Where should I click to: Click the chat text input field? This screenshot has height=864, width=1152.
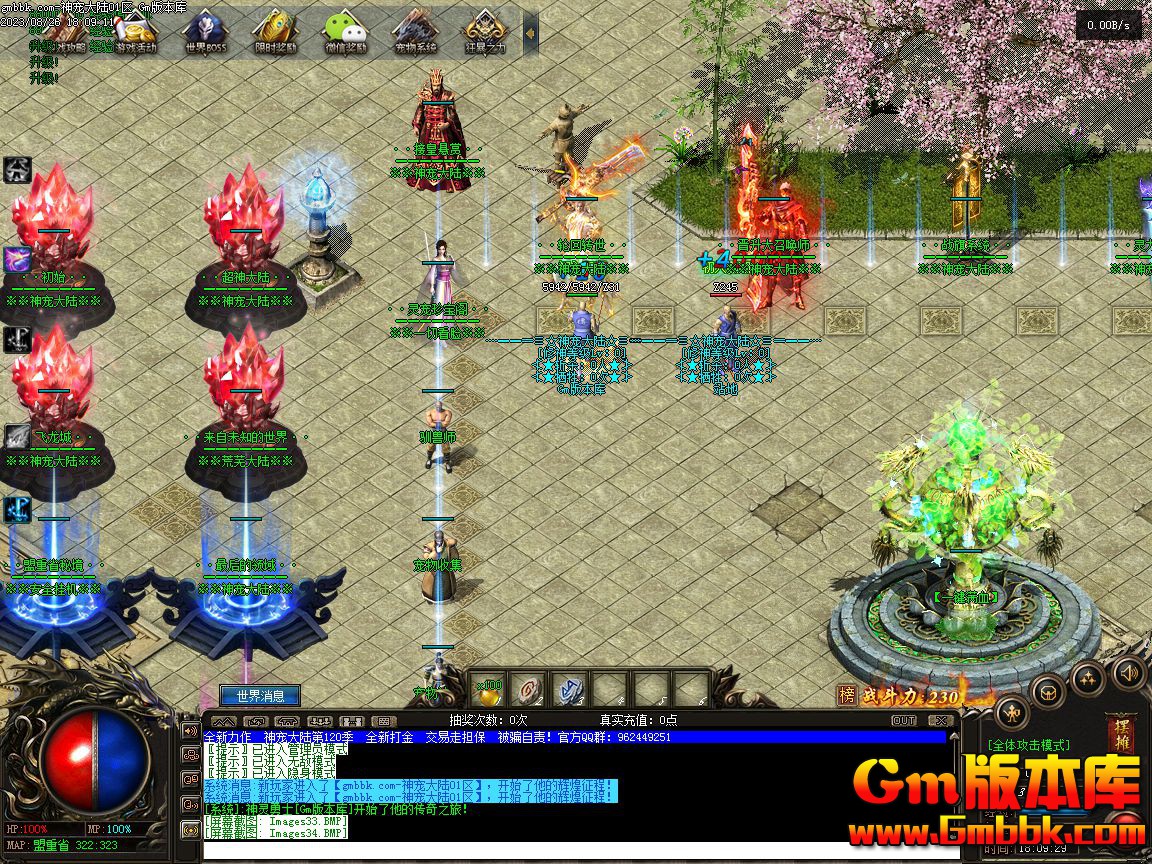tap(570, 849)
